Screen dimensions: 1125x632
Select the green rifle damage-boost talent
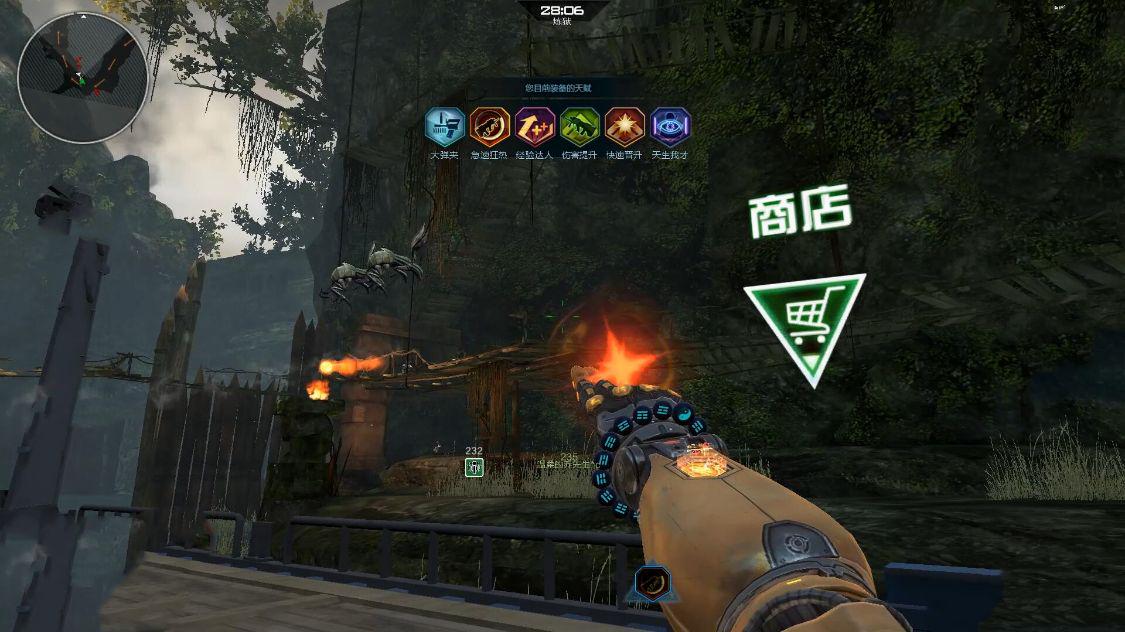pyautogui.click(x=580, y=127)
